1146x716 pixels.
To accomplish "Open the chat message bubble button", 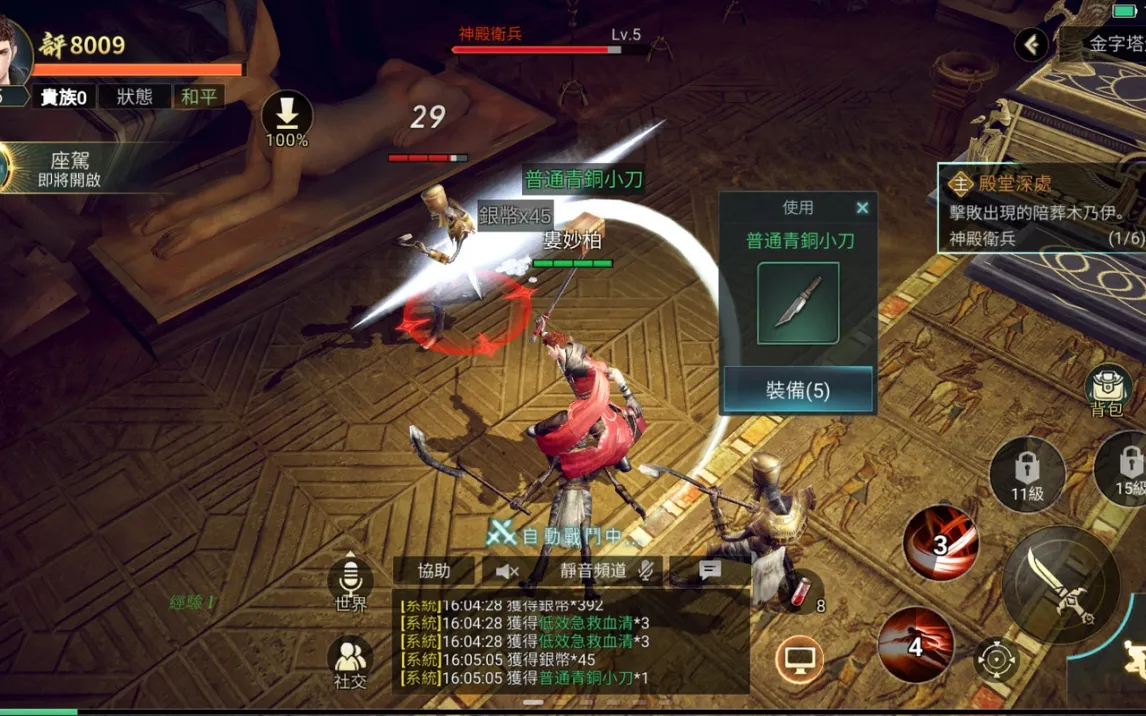I will point(710,571).
